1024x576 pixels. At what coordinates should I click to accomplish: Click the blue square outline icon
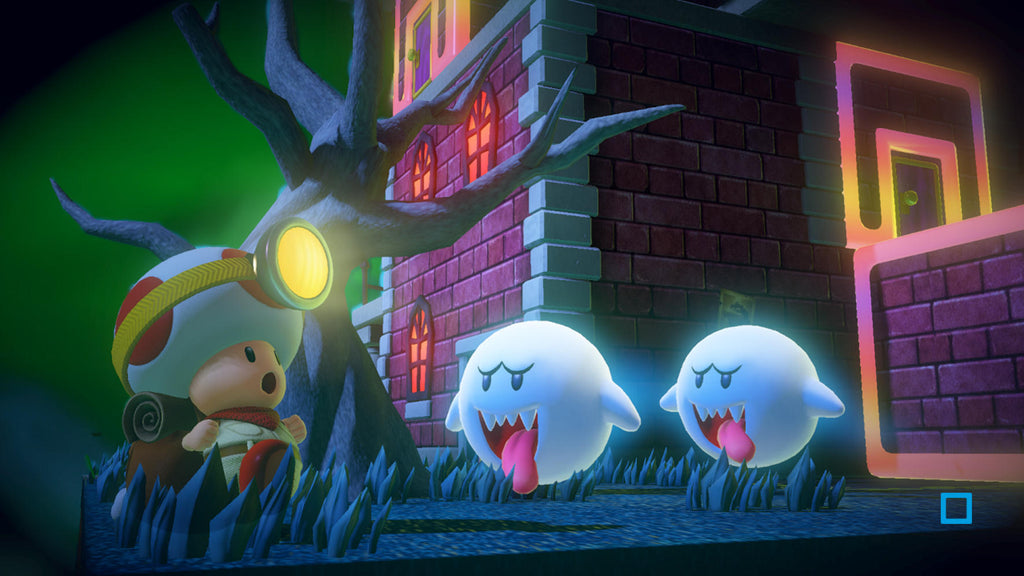click(x=955, y=508)
